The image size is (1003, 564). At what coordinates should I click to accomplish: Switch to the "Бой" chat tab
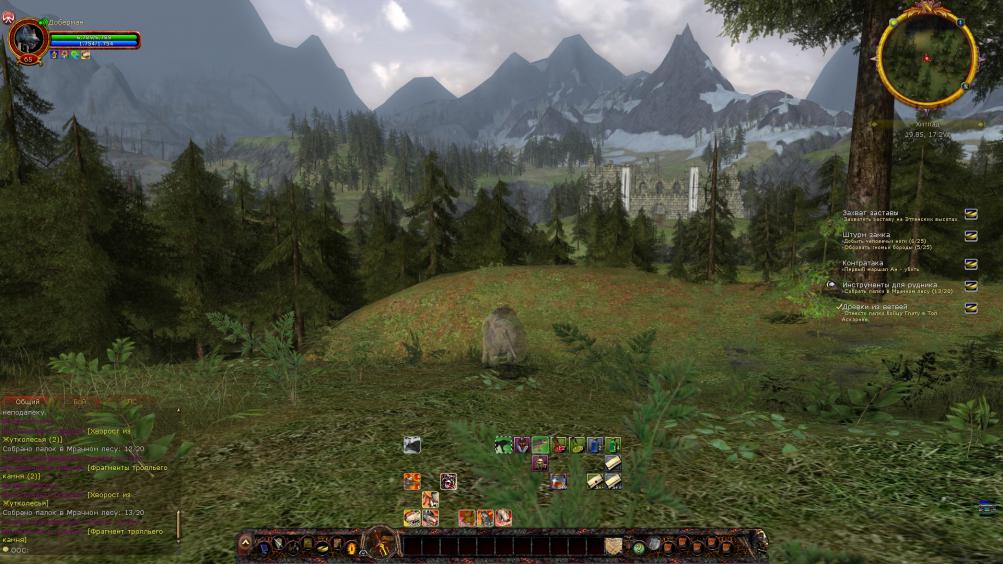tap(80, 401)
